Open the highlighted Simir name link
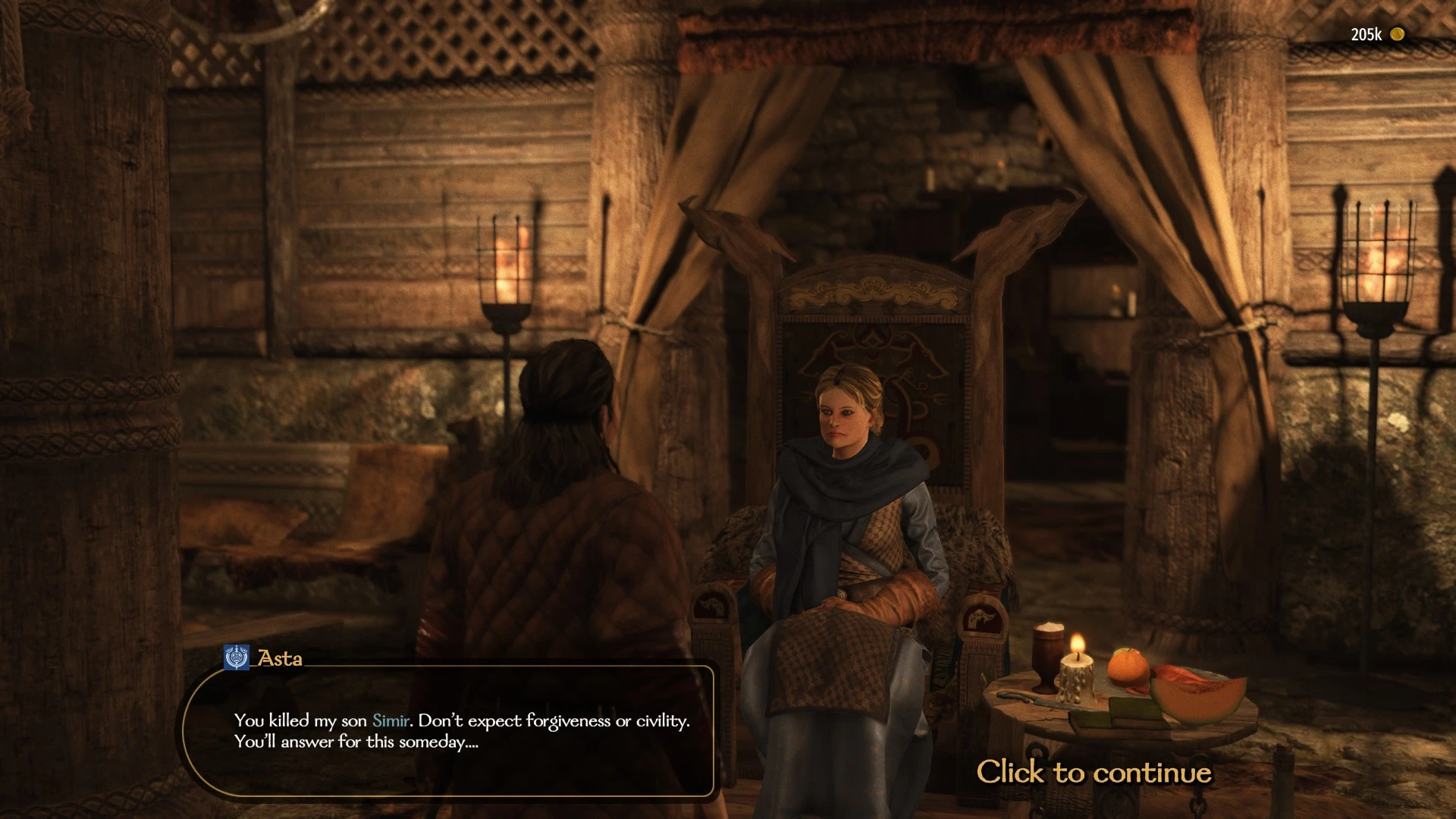The height and width of the screenshot is (819, 1456). [x=391, y=720]
